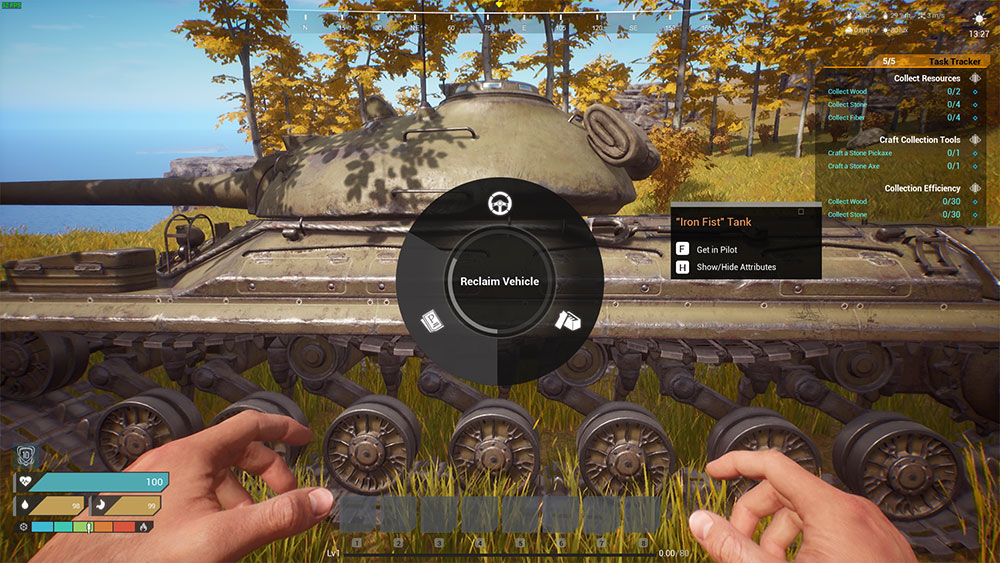Select the parking card radial option
The width and height of the screenshot is (1000, 563).
(432, 321)
